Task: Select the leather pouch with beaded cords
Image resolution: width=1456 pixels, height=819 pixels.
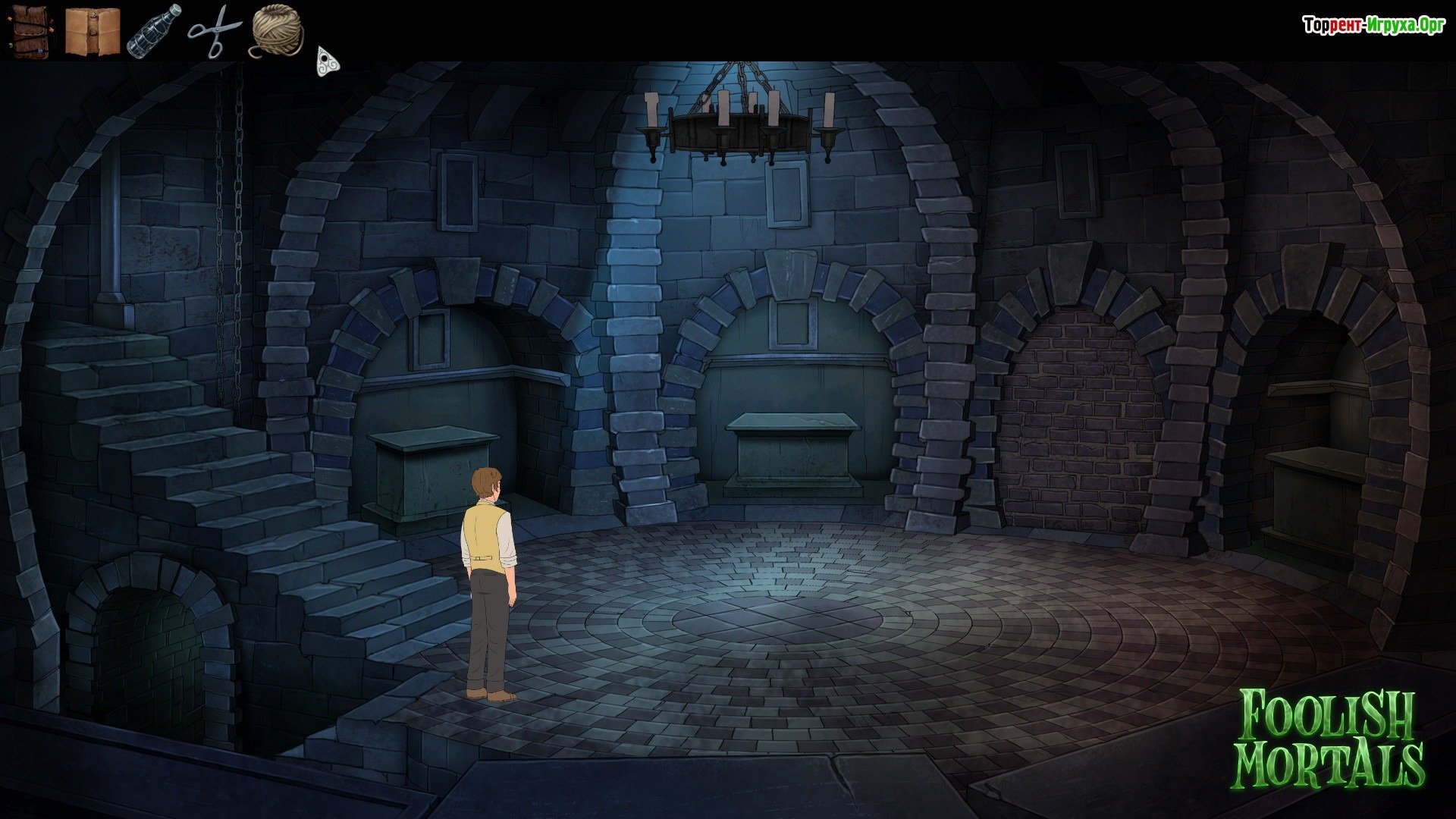Action: point(30,30)
